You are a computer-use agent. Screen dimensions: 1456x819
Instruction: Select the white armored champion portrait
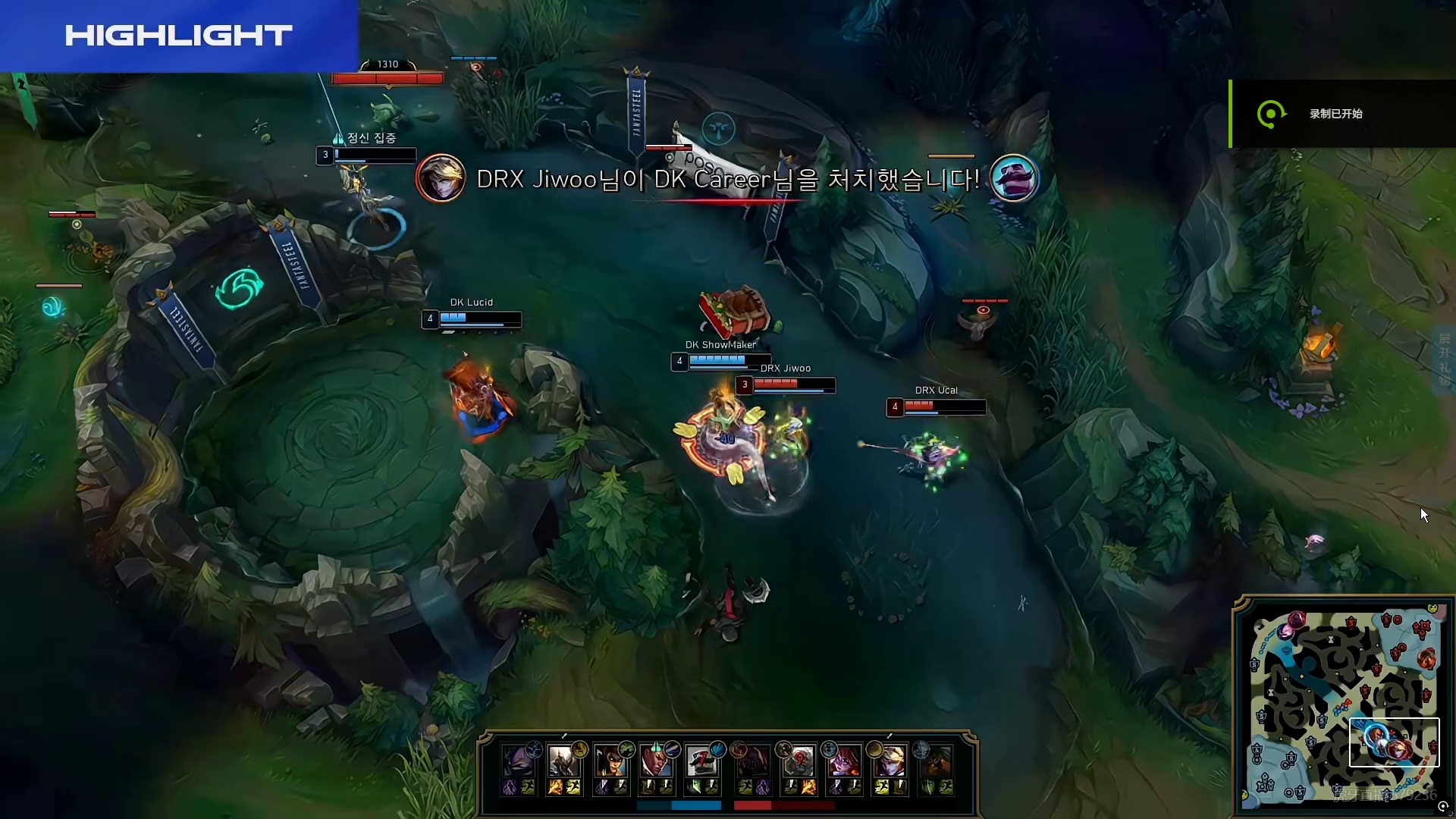[x=562, y=761]
